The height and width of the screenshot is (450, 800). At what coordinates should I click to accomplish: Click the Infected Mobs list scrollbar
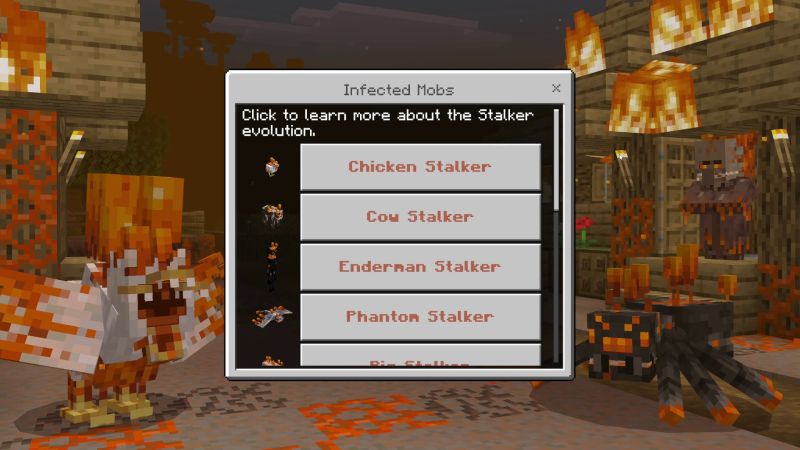[557, 160]
